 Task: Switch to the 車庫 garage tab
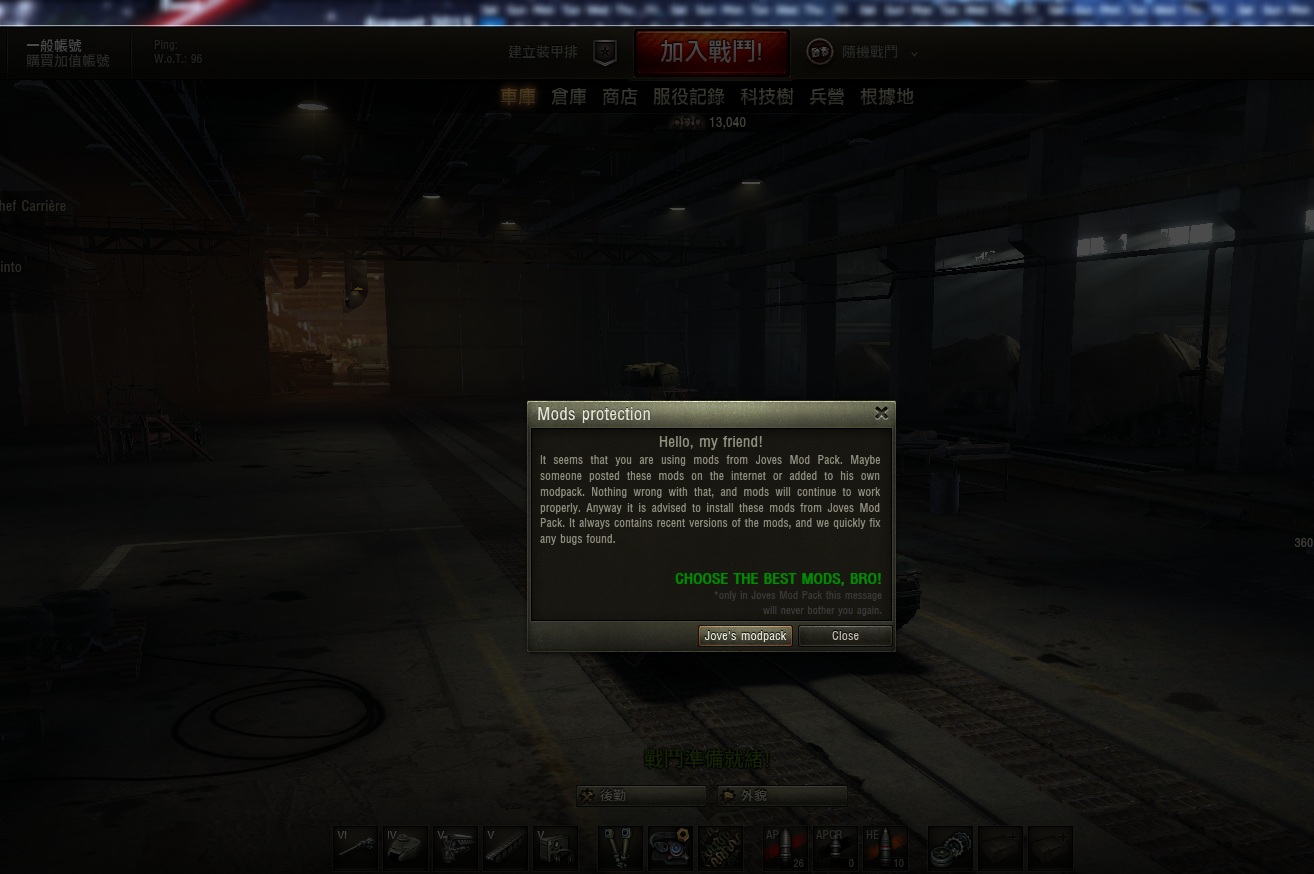coord(518,97)
